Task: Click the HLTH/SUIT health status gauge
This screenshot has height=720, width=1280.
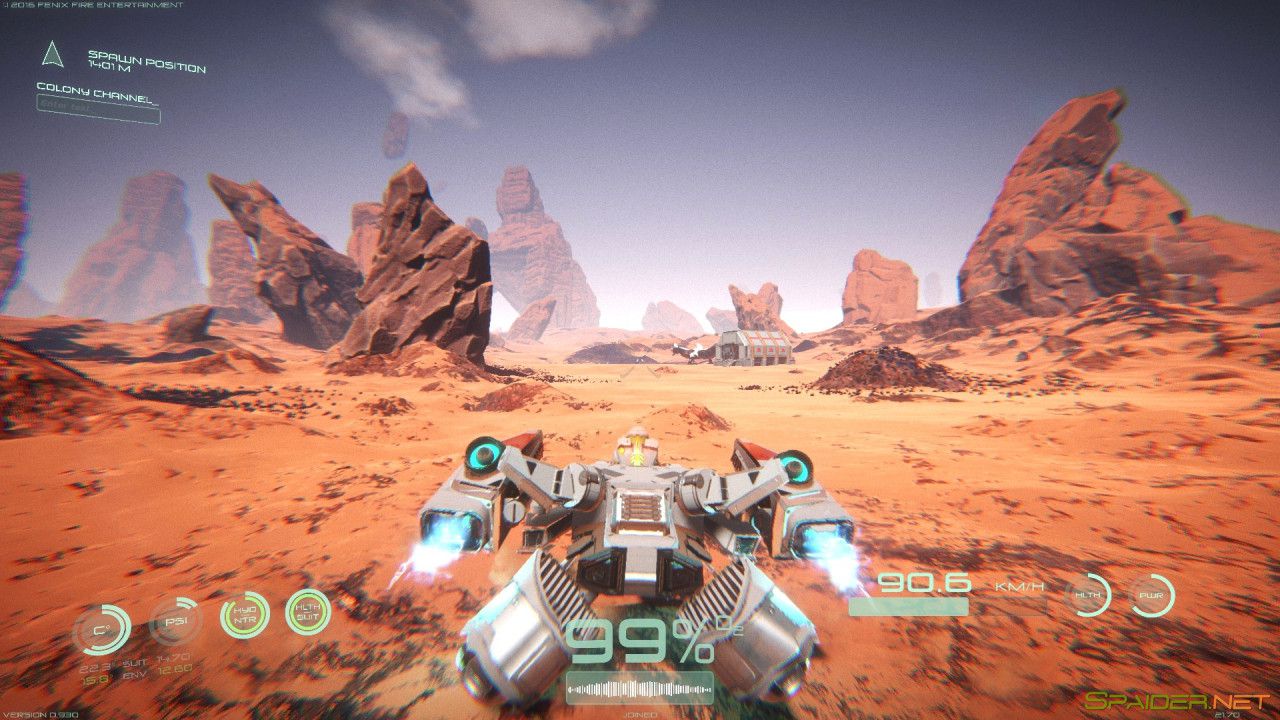Action: [310, 610]
